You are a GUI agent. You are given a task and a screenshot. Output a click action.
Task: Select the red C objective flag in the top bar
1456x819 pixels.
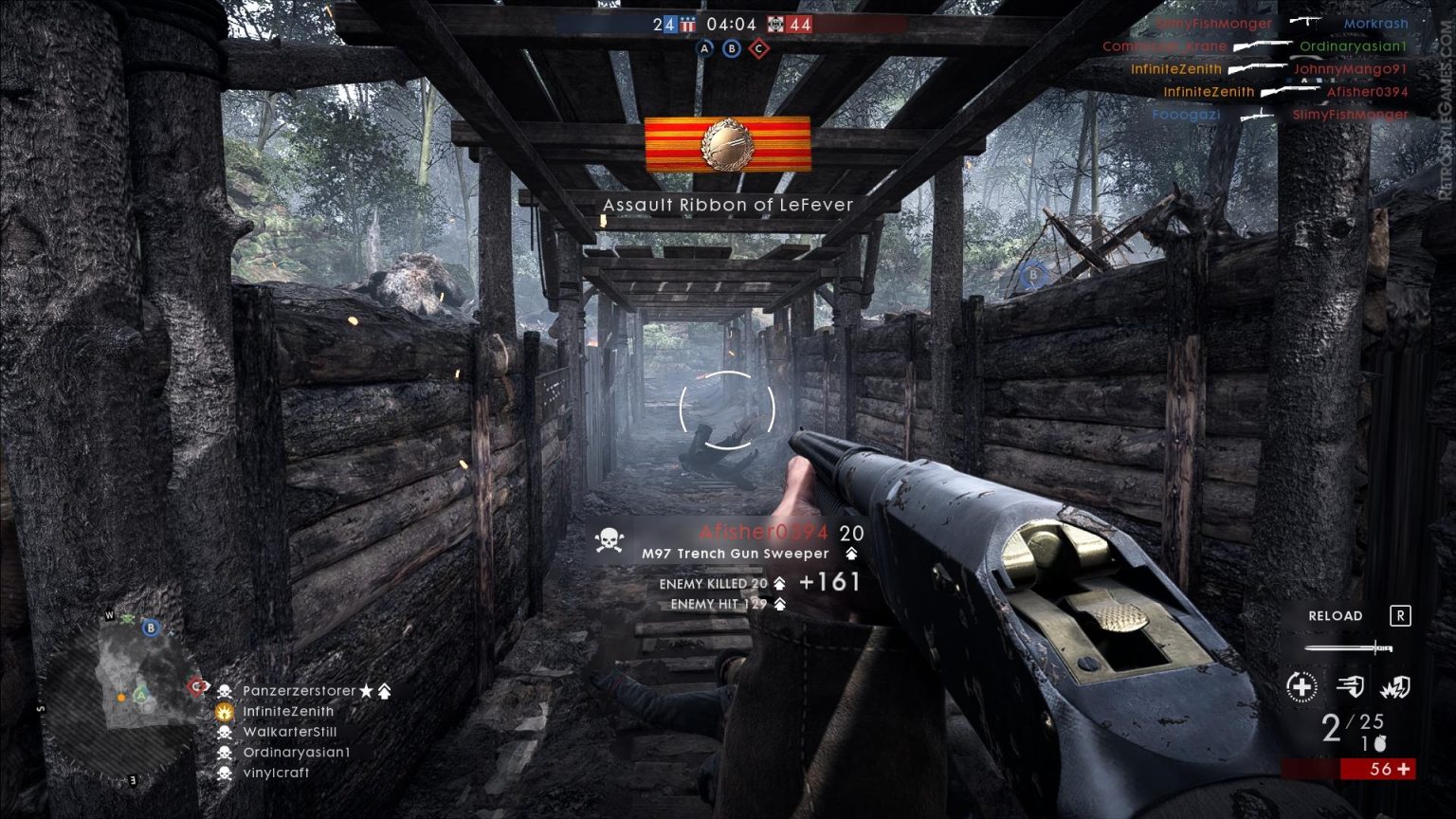pyautogui.click(x=758, y=48)
